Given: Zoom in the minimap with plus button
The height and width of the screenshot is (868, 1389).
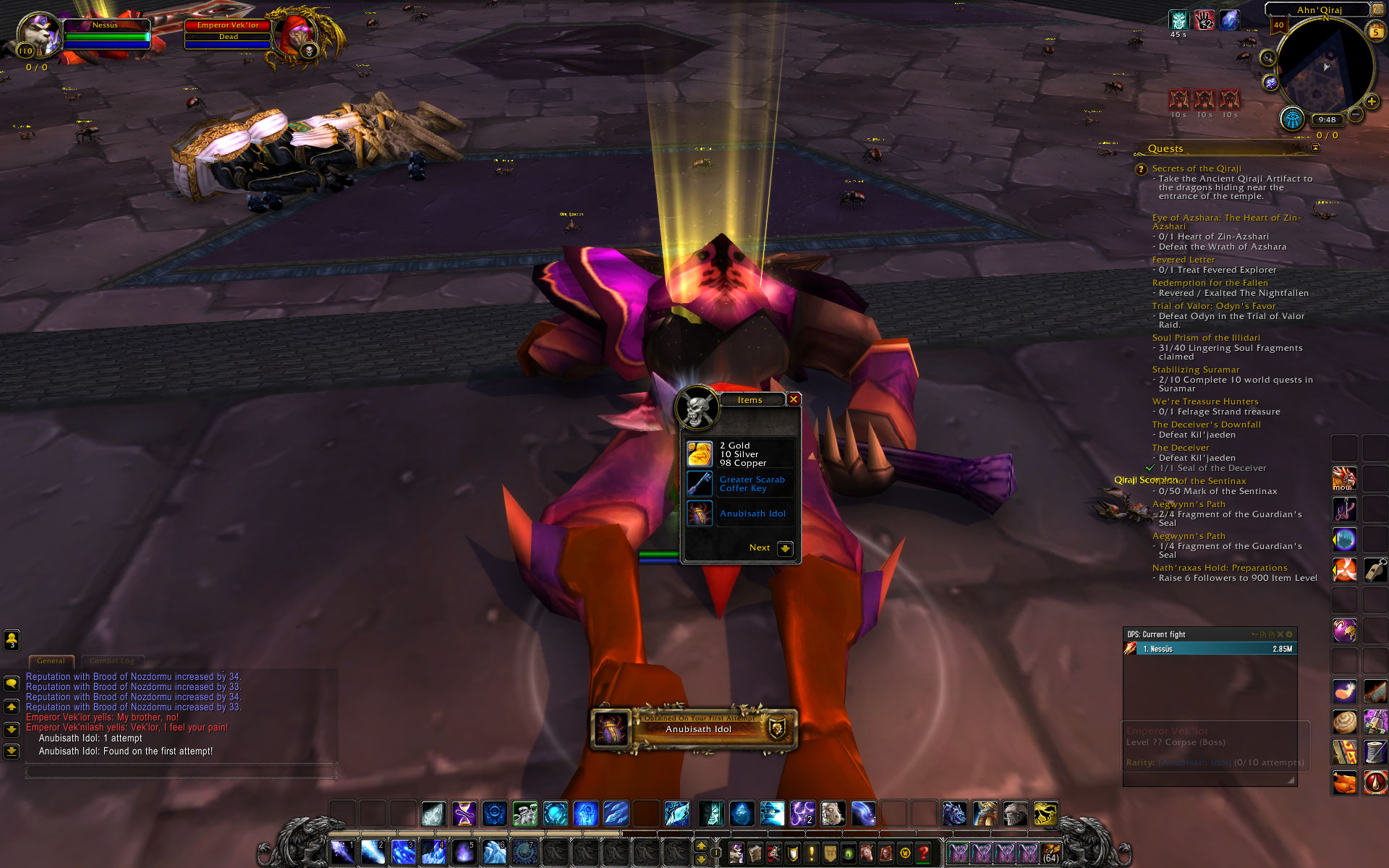Looking at the screenshot, I should (1372, 102).
